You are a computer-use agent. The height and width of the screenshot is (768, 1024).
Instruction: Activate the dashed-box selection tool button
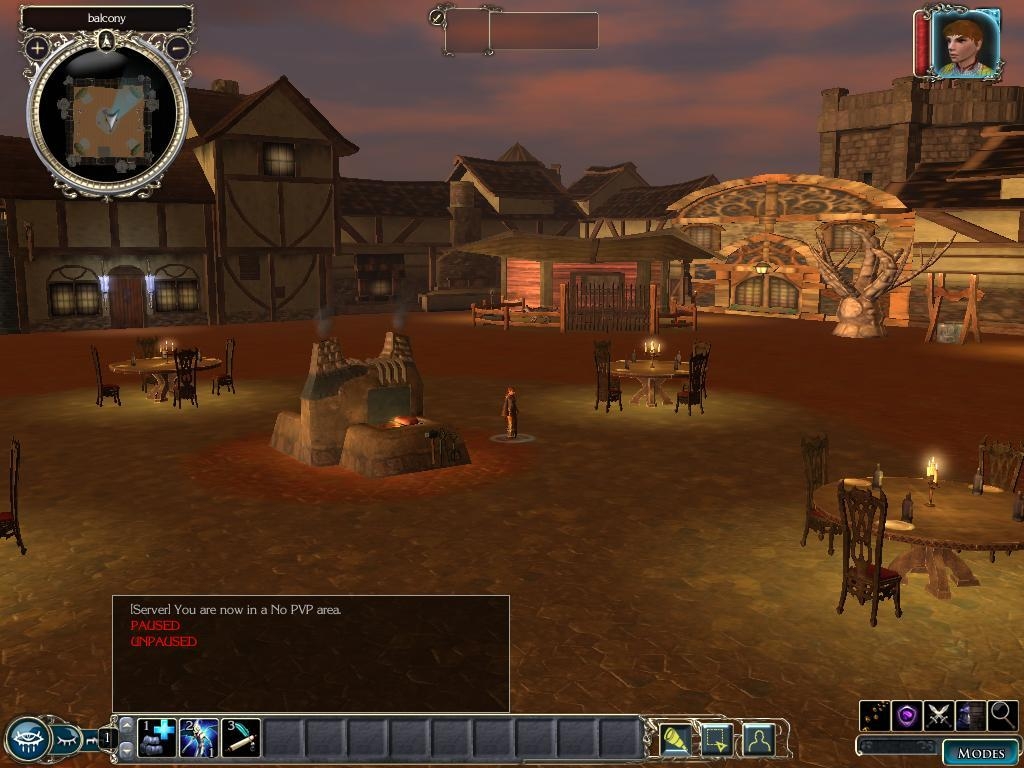717,740
